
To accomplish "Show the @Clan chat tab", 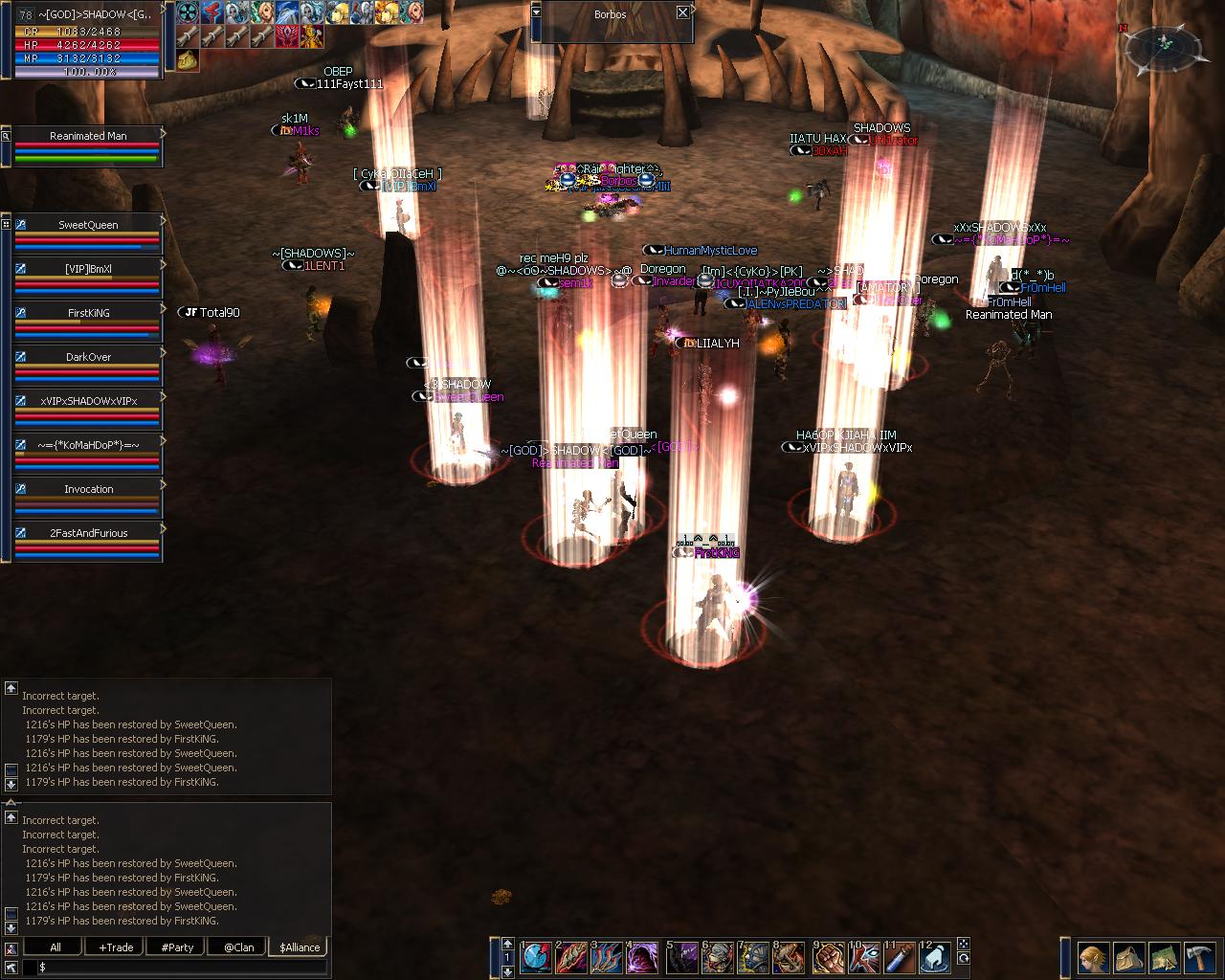I will click(x=238, y=947).
